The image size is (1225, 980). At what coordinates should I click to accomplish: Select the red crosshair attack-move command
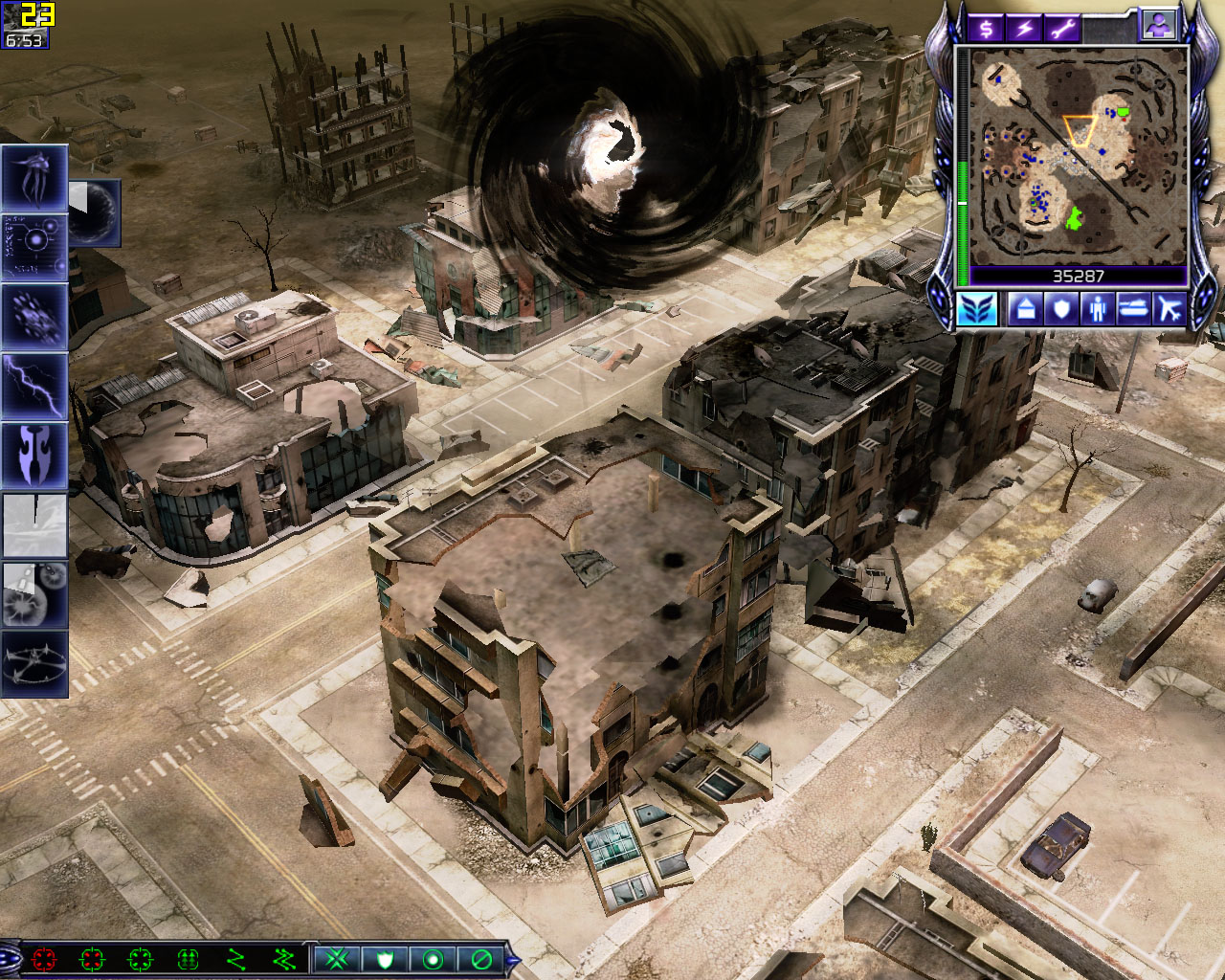pos(44,958)
